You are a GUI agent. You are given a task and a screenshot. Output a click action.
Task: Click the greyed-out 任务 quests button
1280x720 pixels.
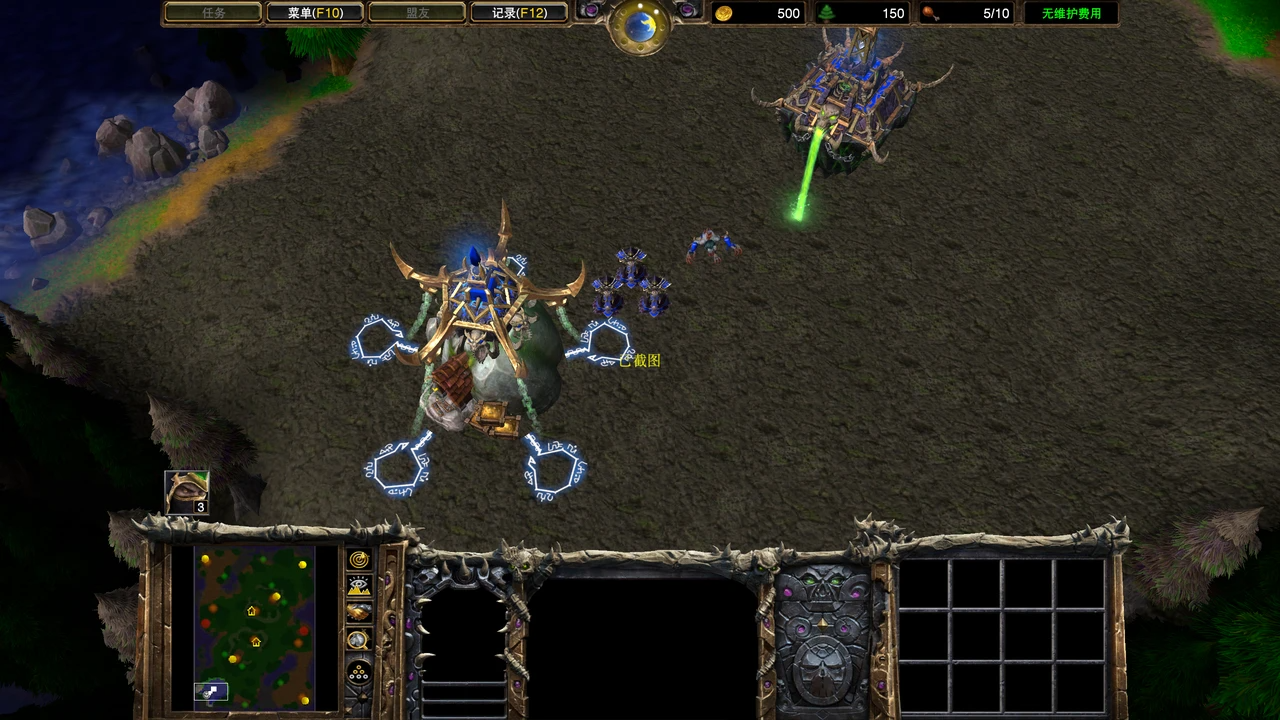(212, 13)
